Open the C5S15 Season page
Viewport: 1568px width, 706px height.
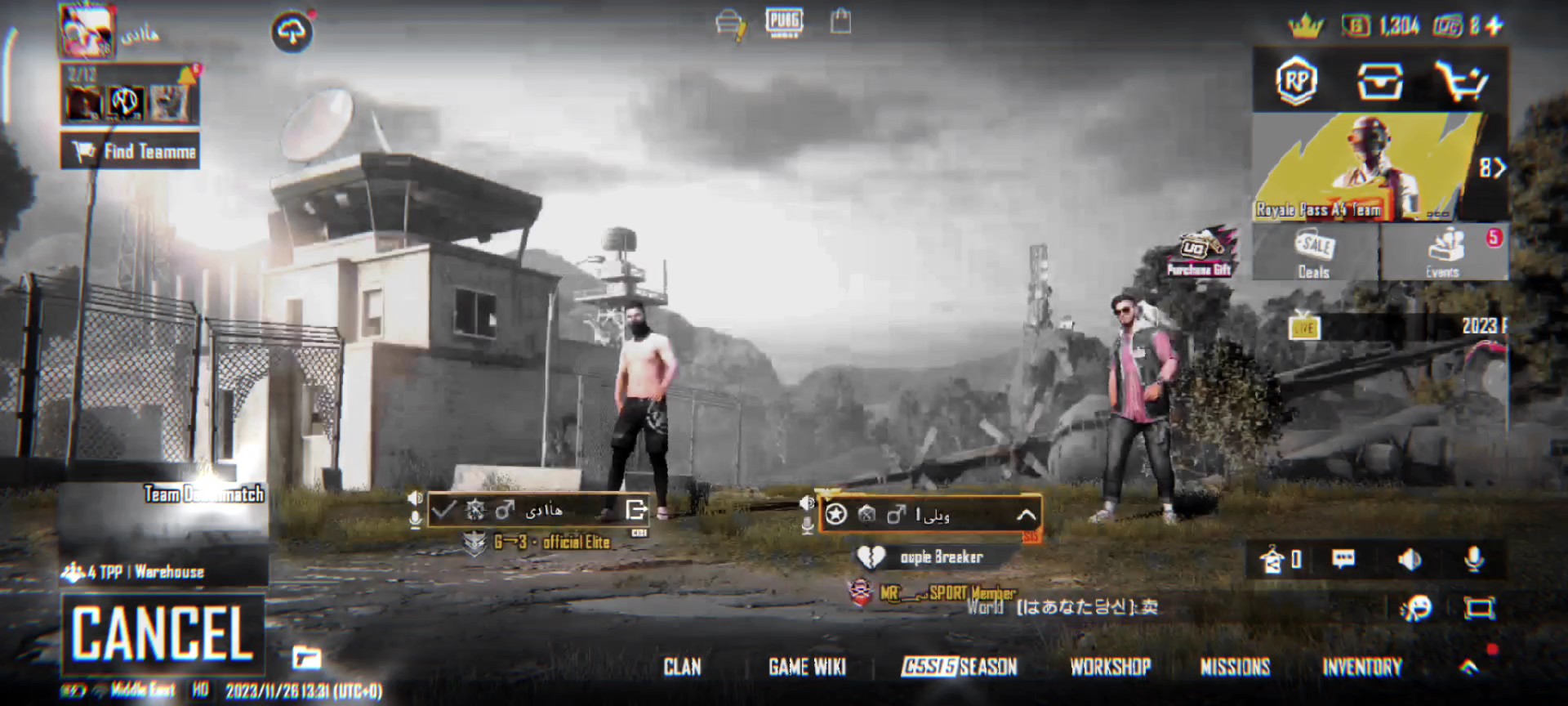(960, 668)
